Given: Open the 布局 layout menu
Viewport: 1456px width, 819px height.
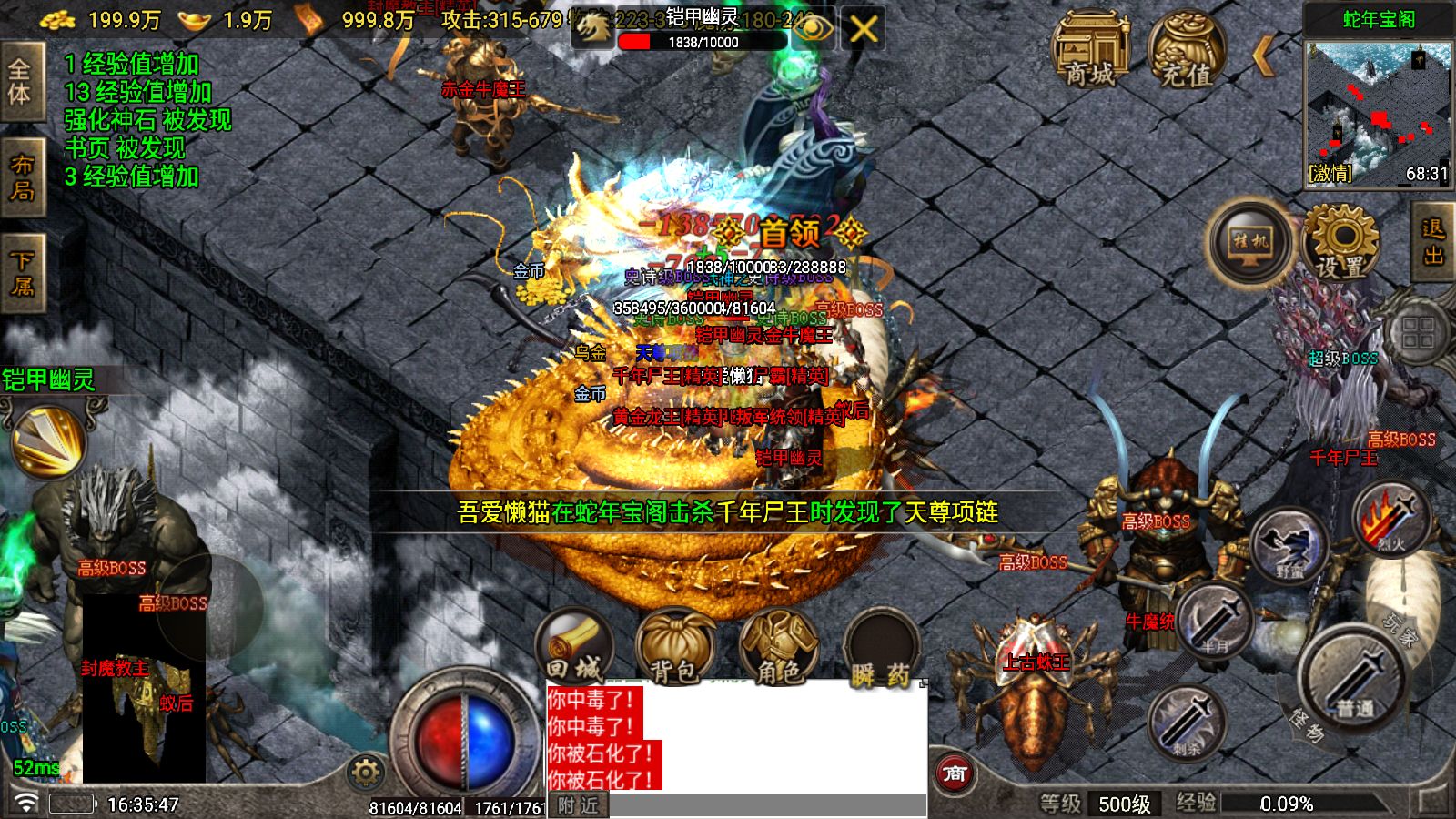Looking at the screenshot, I should 23,177.
